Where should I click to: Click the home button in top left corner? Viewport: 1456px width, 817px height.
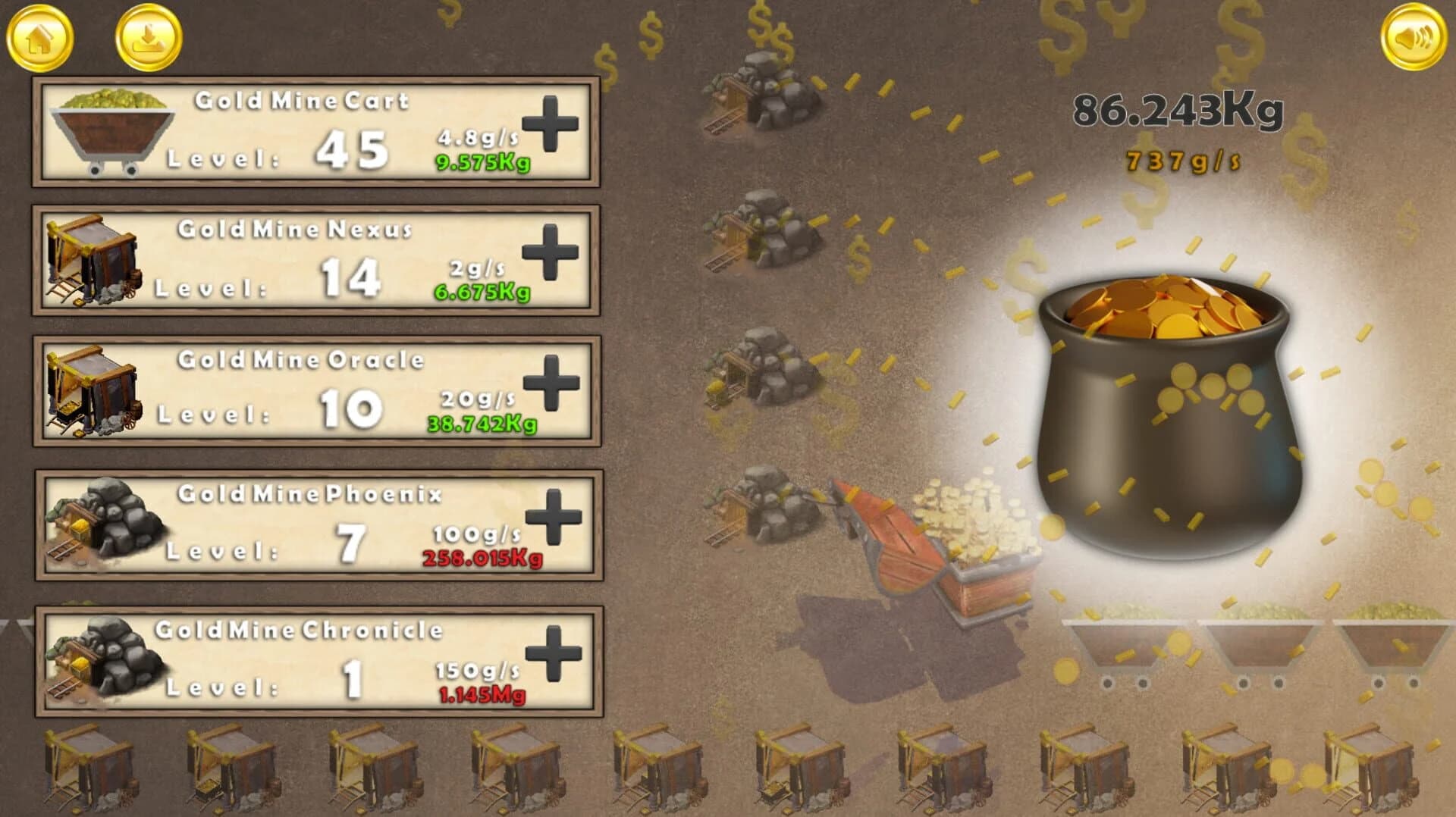pyautogui.click(x=42, y=36)
